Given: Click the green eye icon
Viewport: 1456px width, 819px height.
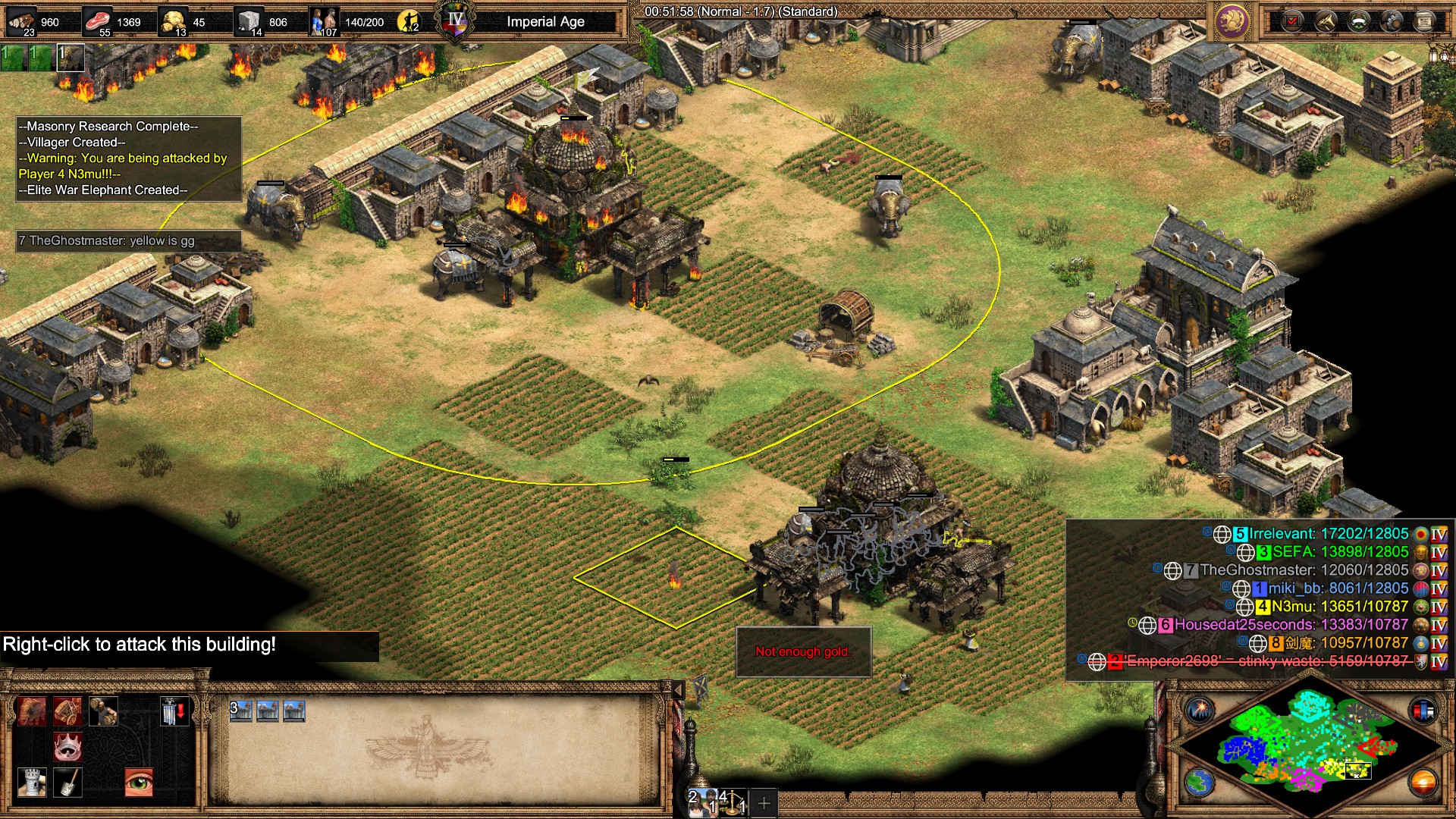Looking at the screenshot, I should pos(139,783).
